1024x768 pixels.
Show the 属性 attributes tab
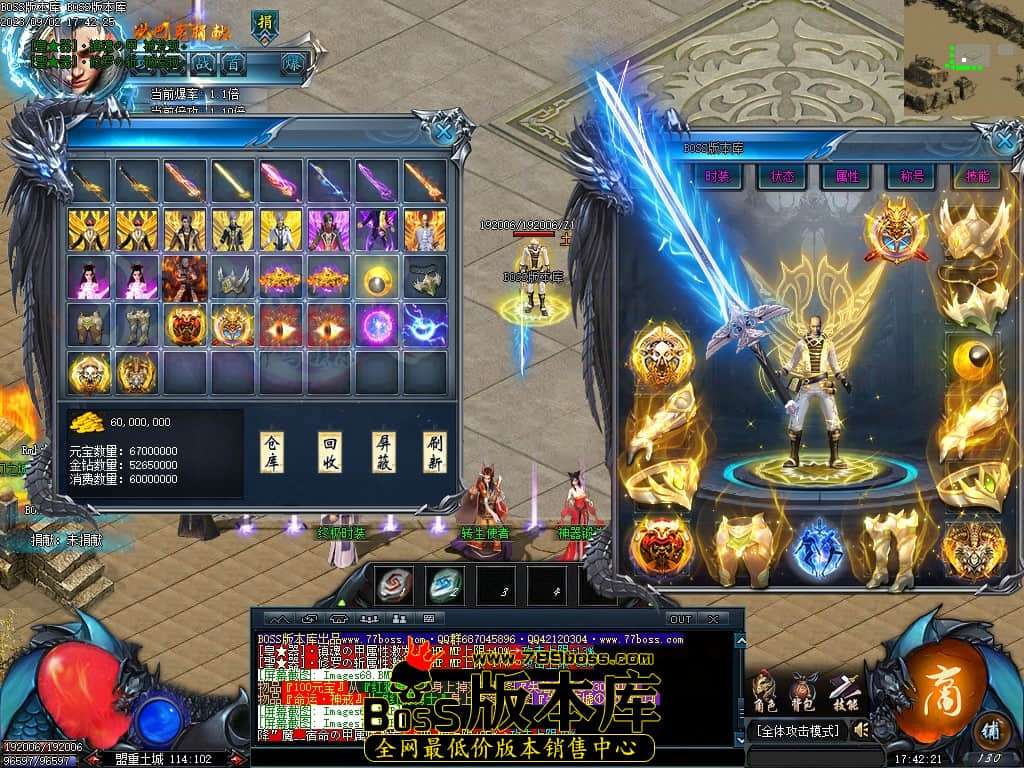point(846,176)
